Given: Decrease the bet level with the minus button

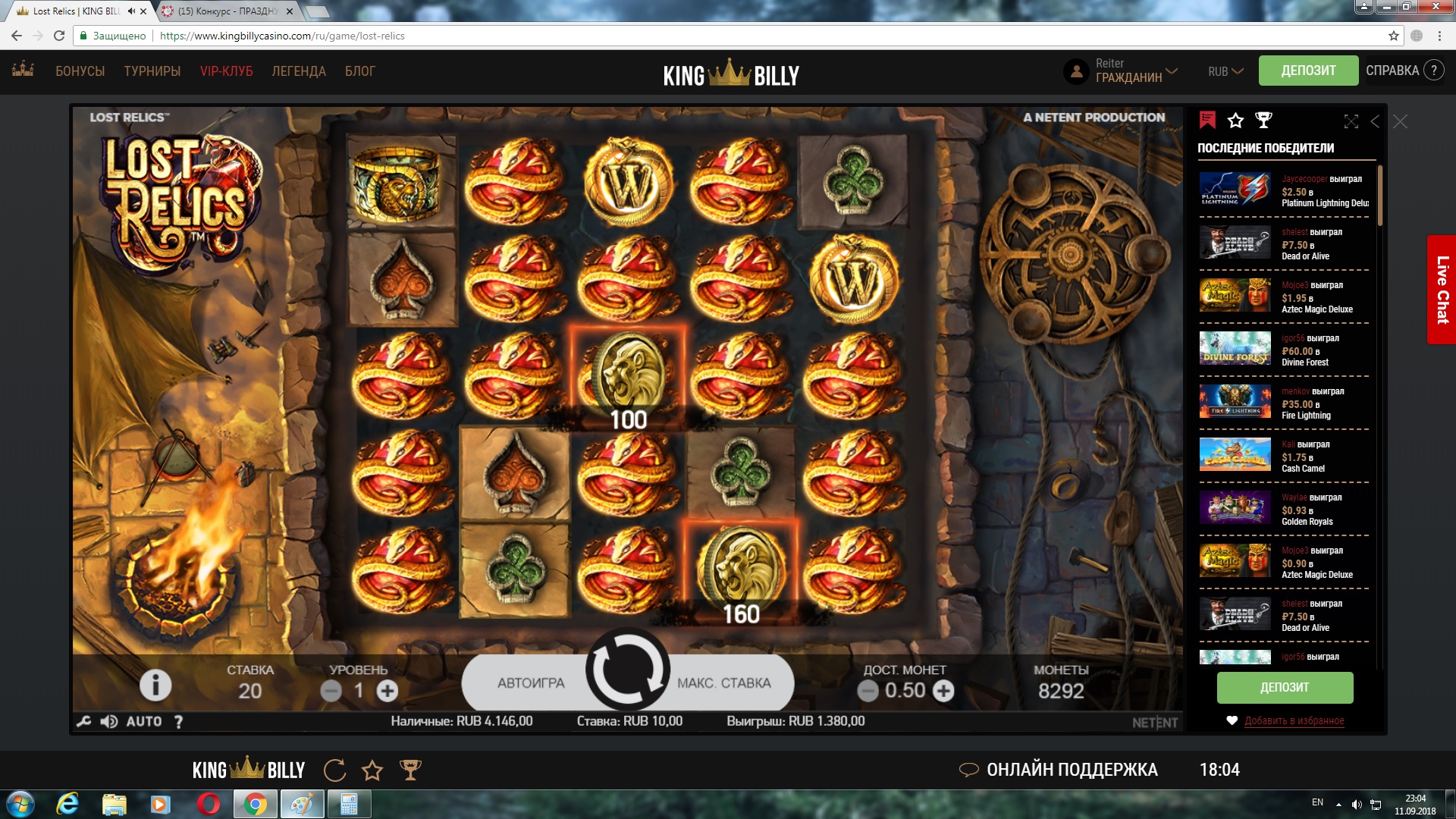Looking at the screenshot, I should [x=331, y=691].
